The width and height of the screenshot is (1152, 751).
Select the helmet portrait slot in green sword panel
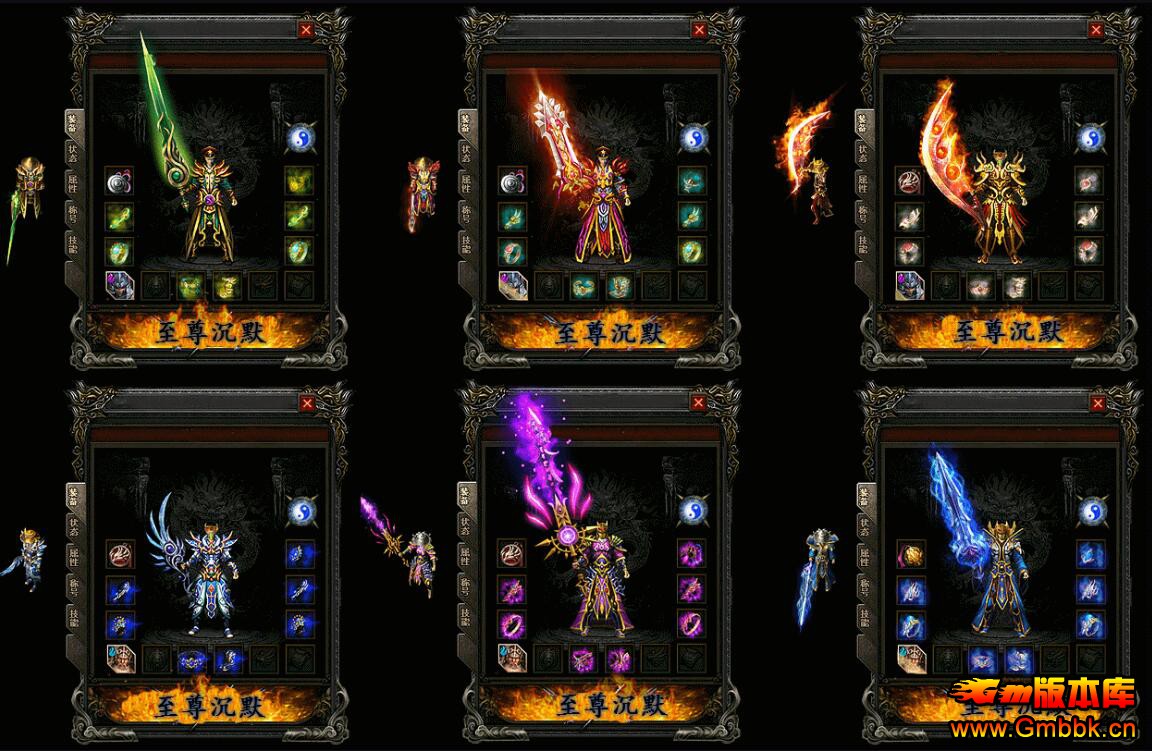coord(120,286)
